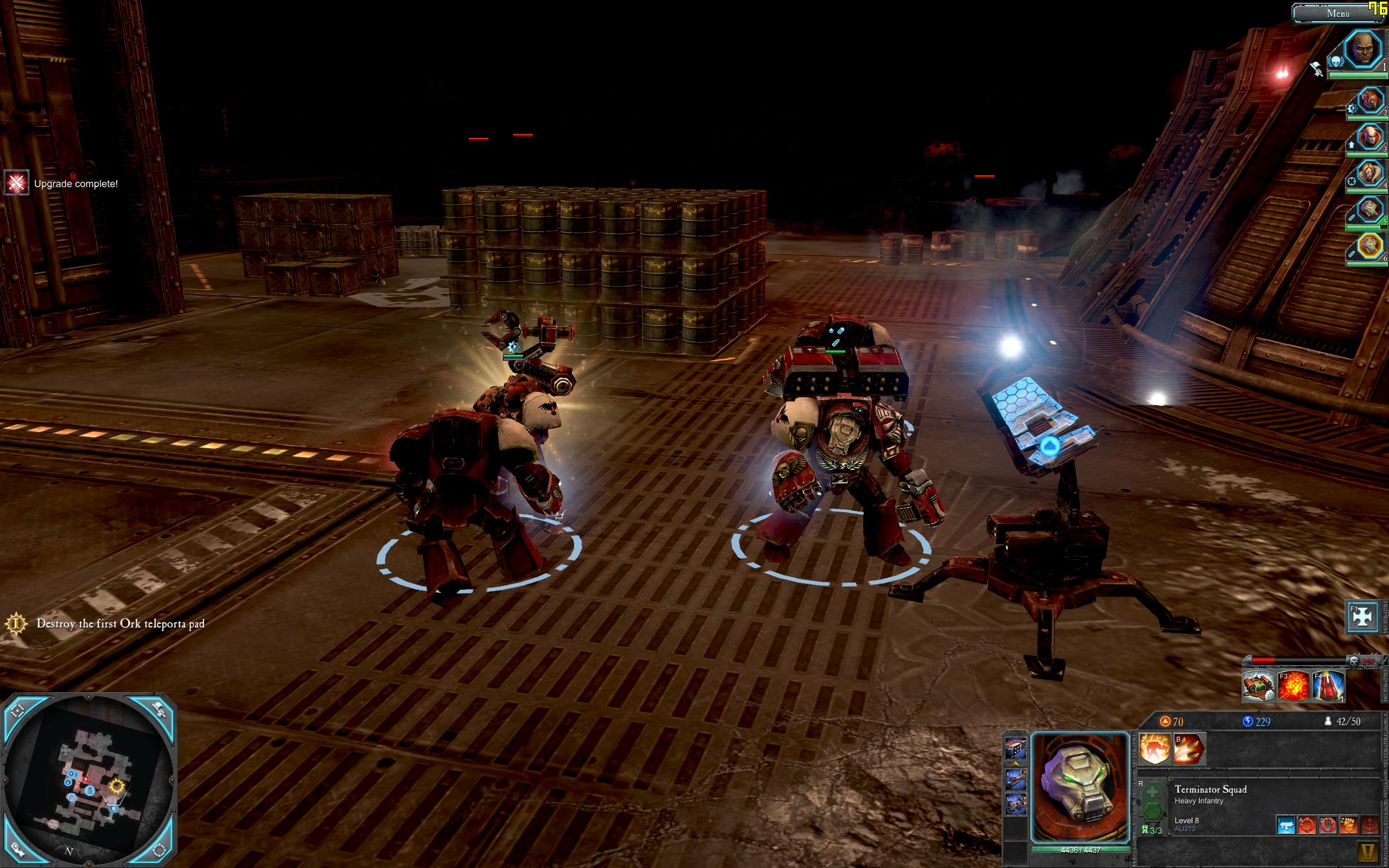Trigger the F3 fiery bombardment ability
1389x868 pixels.
[1294, 687]
